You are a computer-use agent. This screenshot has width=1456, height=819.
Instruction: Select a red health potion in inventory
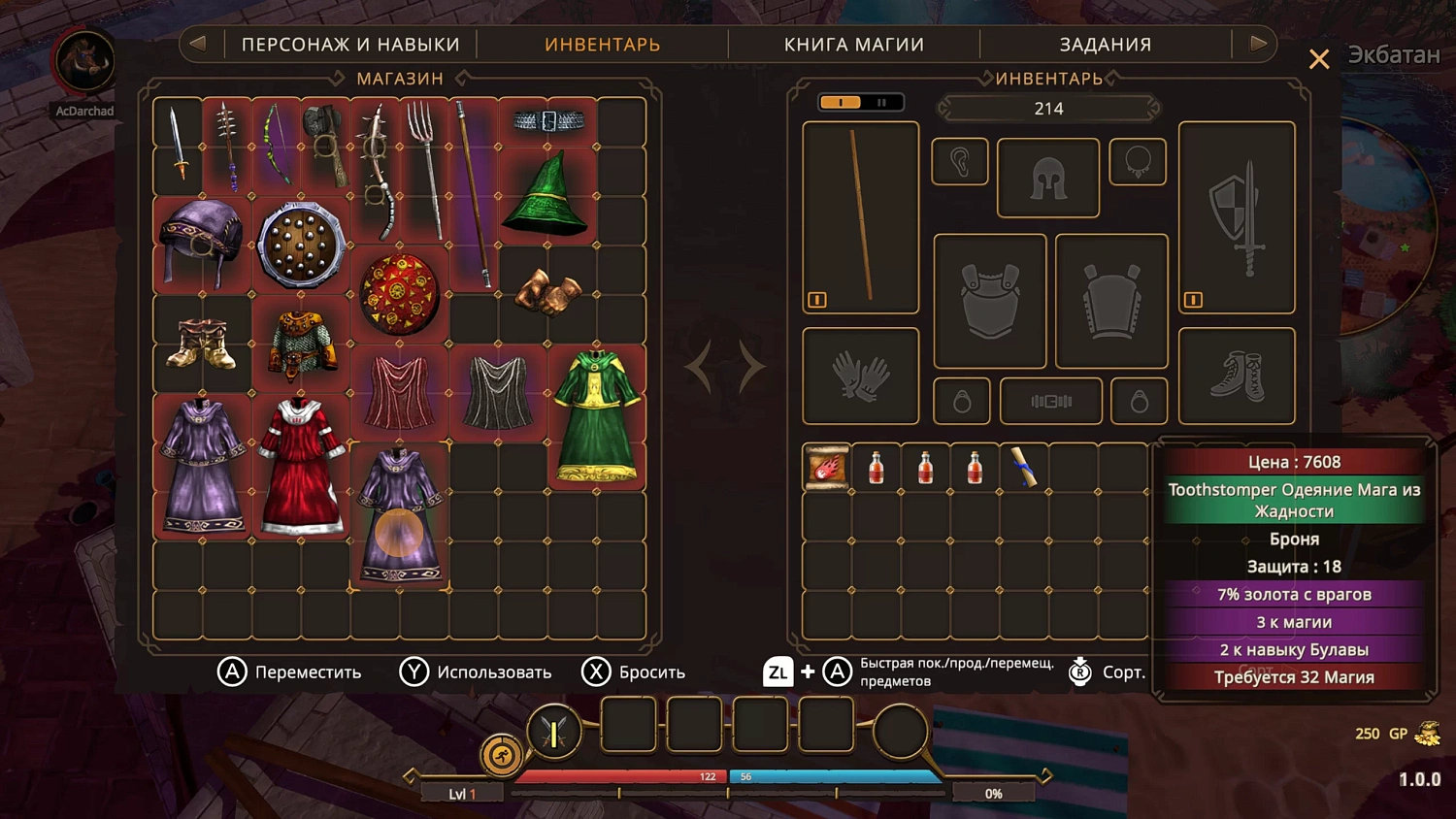click(875, 466)
